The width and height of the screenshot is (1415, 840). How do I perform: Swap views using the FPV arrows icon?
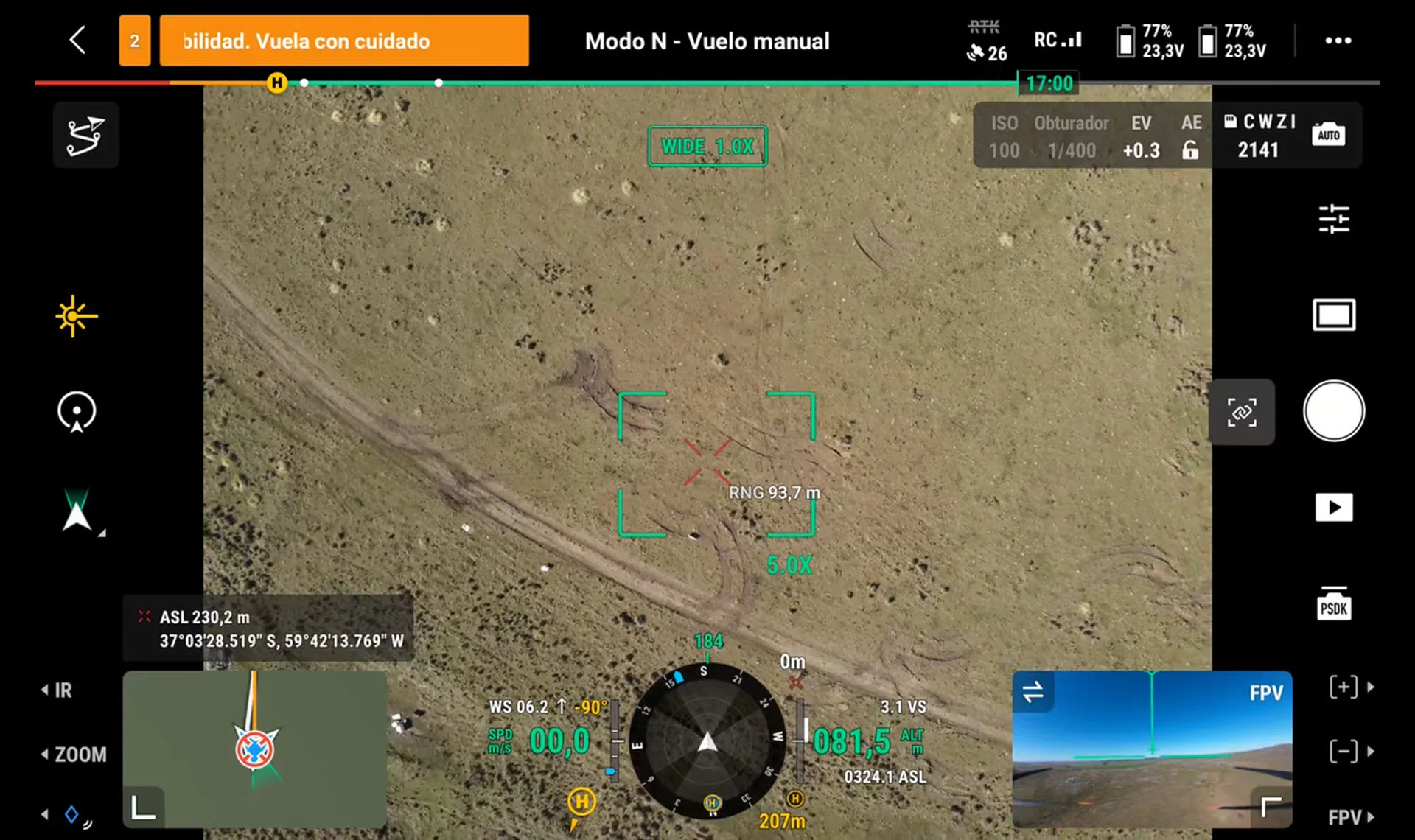(1033, 691)
